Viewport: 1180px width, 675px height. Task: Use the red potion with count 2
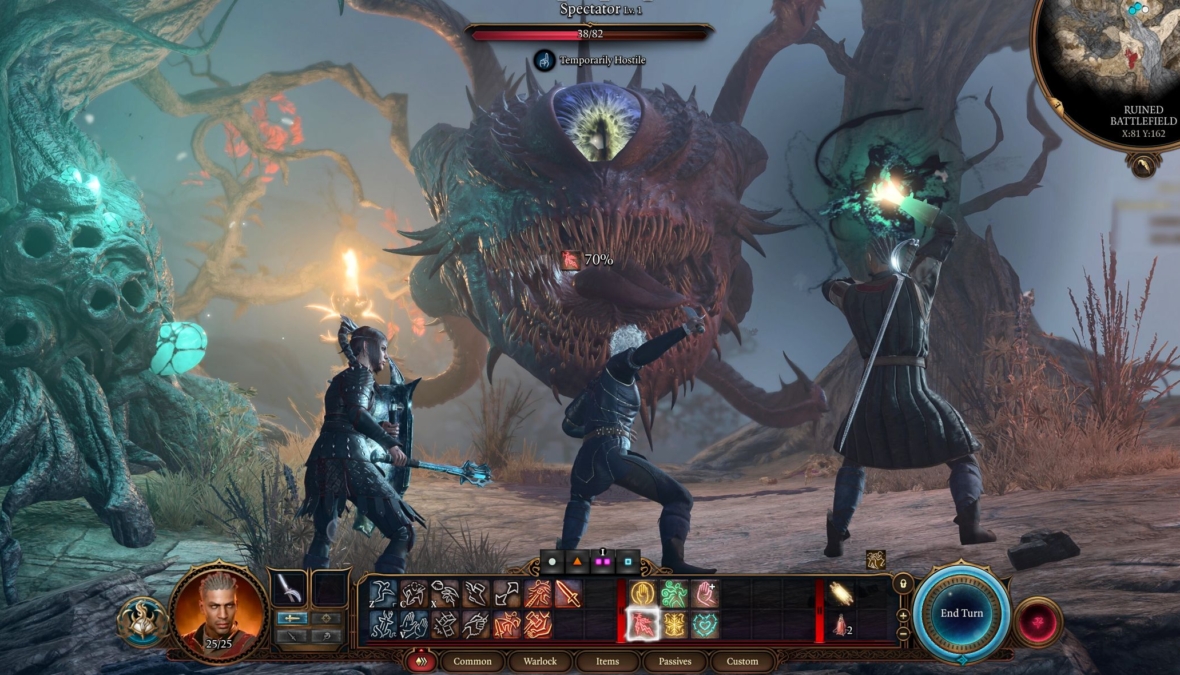click(840, 625)
